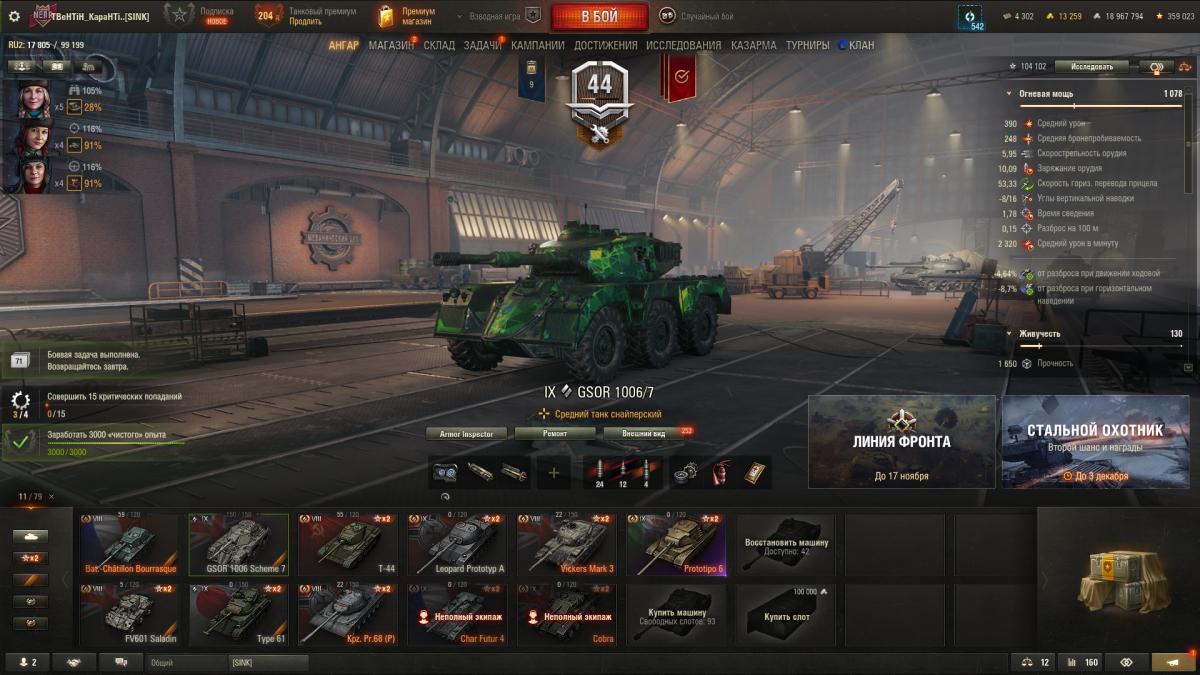Start battle with the В БОЙ button
Image resolution: width=1200 pixels, height=675 pixels.
click(x=599, y=16)
